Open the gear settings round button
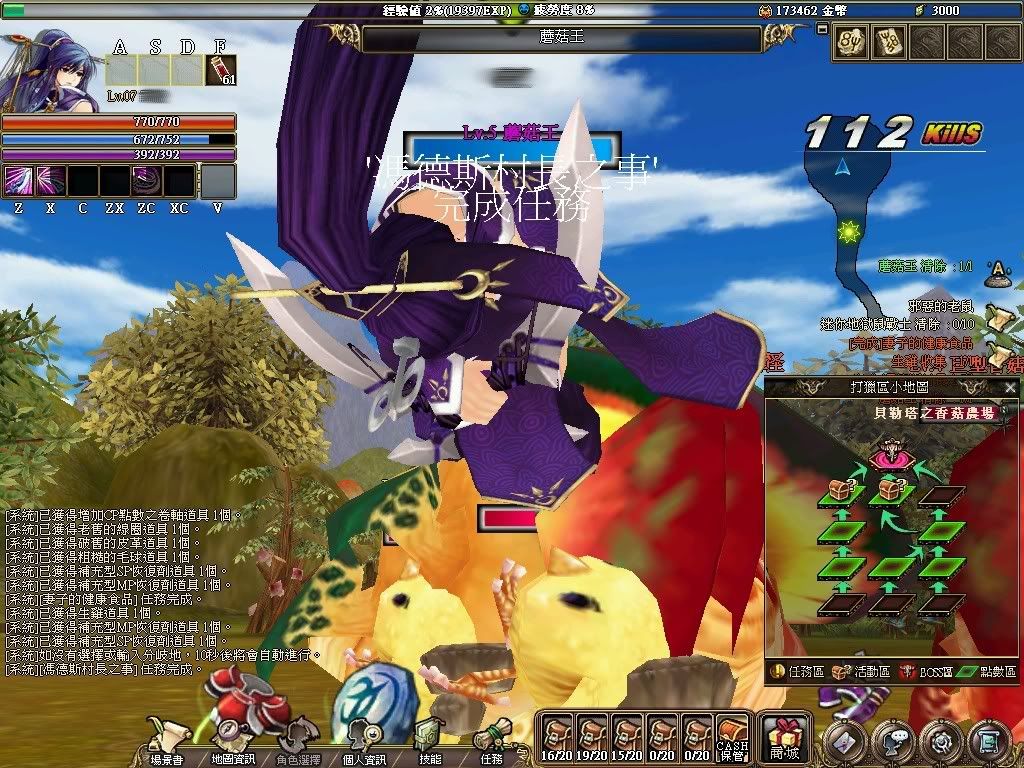Image resolution: width=1024 pixels, height=768 pixels. [x=940, y=741]
